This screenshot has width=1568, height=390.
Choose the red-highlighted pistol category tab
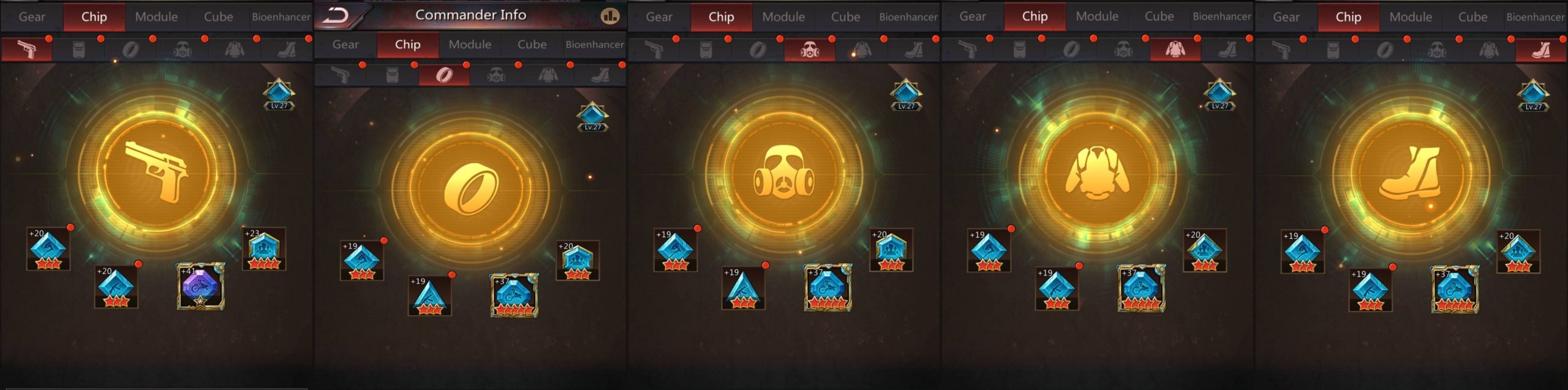pyautogui.click(x=26, y=49)
